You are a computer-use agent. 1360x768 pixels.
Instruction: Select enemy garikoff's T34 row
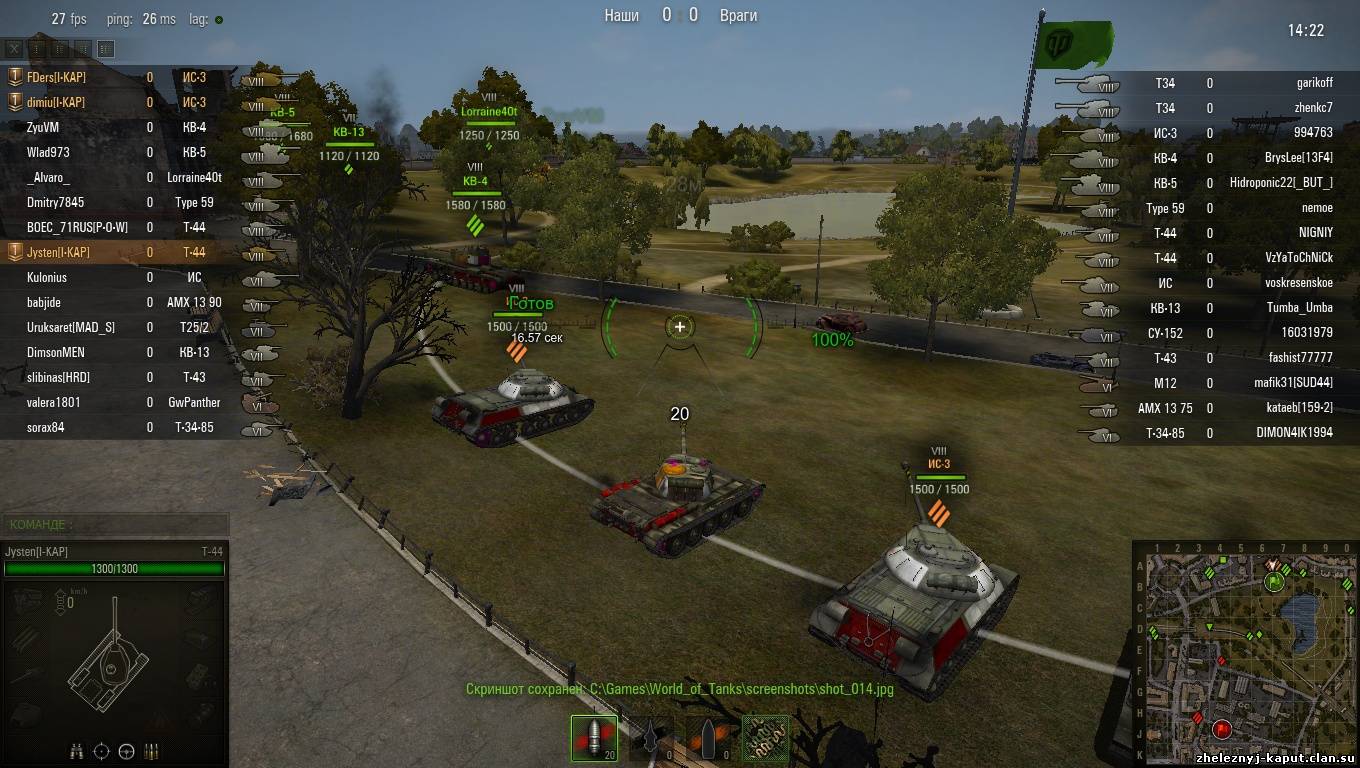tap(1240, 83)
